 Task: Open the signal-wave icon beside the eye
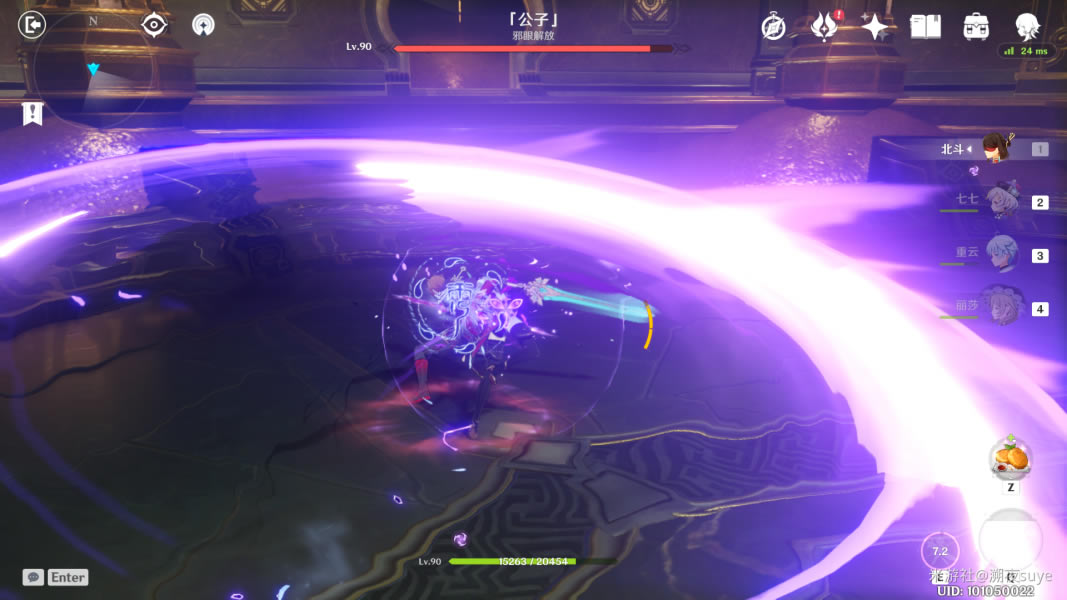tap(203, 25)
